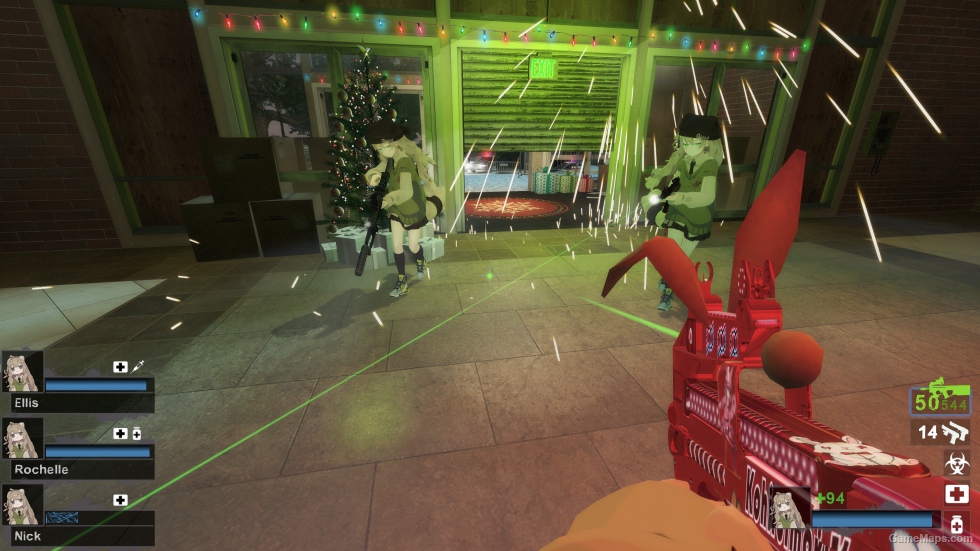
Task: Click Rochelle's teammate portrait
Action: point(23,438)
